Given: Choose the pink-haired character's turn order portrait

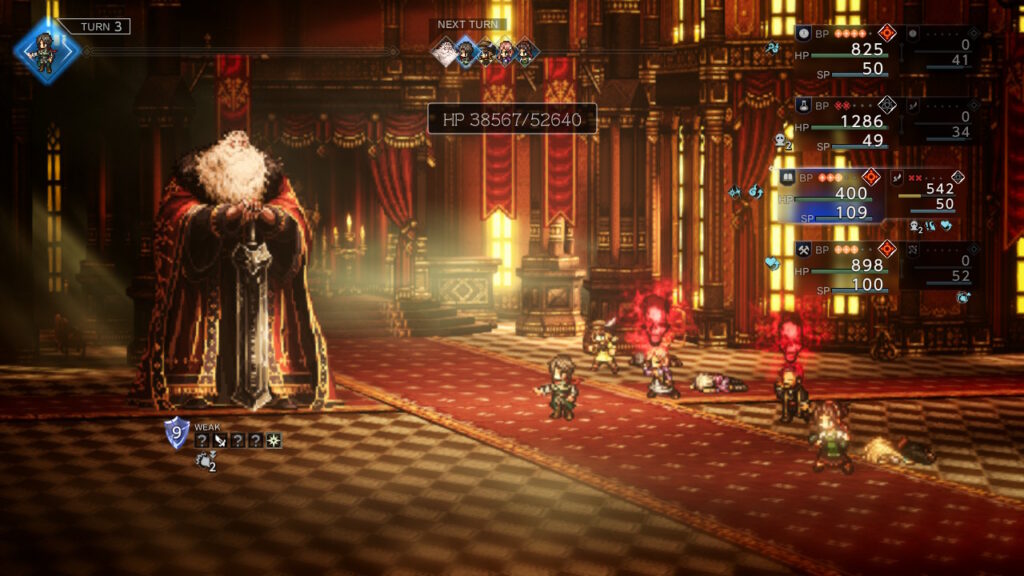Looking at the screenshot, I should 505,51.
